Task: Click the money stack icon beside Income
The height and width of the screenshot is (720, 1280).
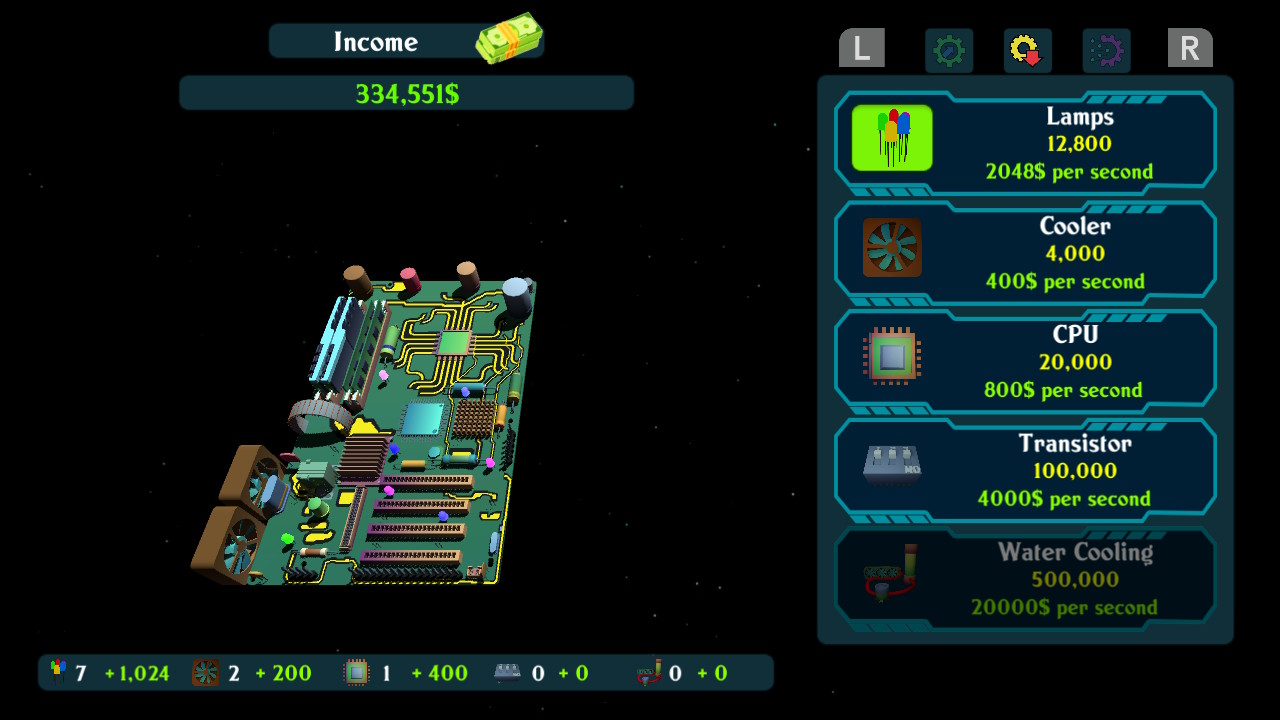Action: pyautogui.click(x=510, y=37)
